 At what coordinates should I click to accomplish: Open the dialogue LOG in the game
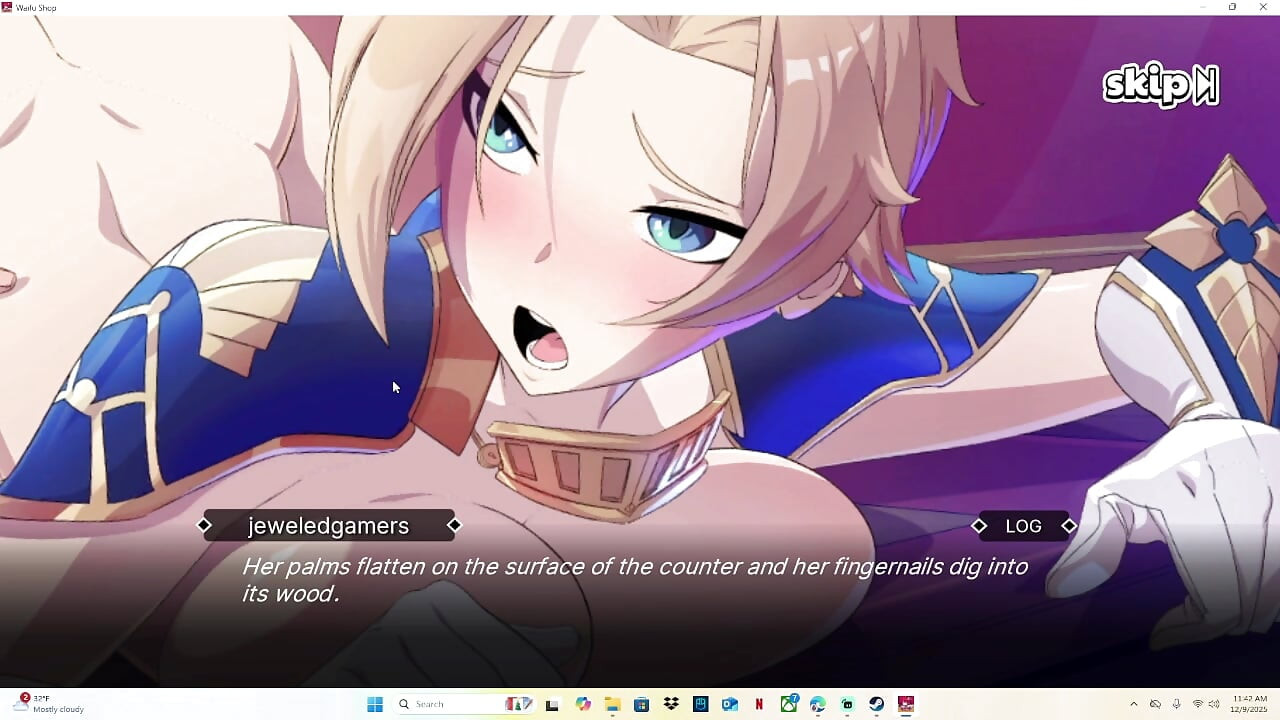click(x=1021, y=525)
